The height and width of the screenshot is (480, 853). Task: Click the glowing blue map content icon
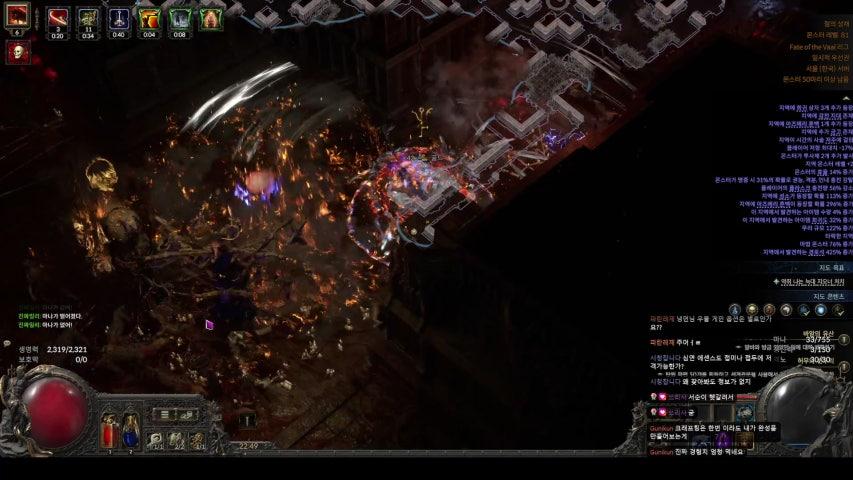[x=820, y=311]
